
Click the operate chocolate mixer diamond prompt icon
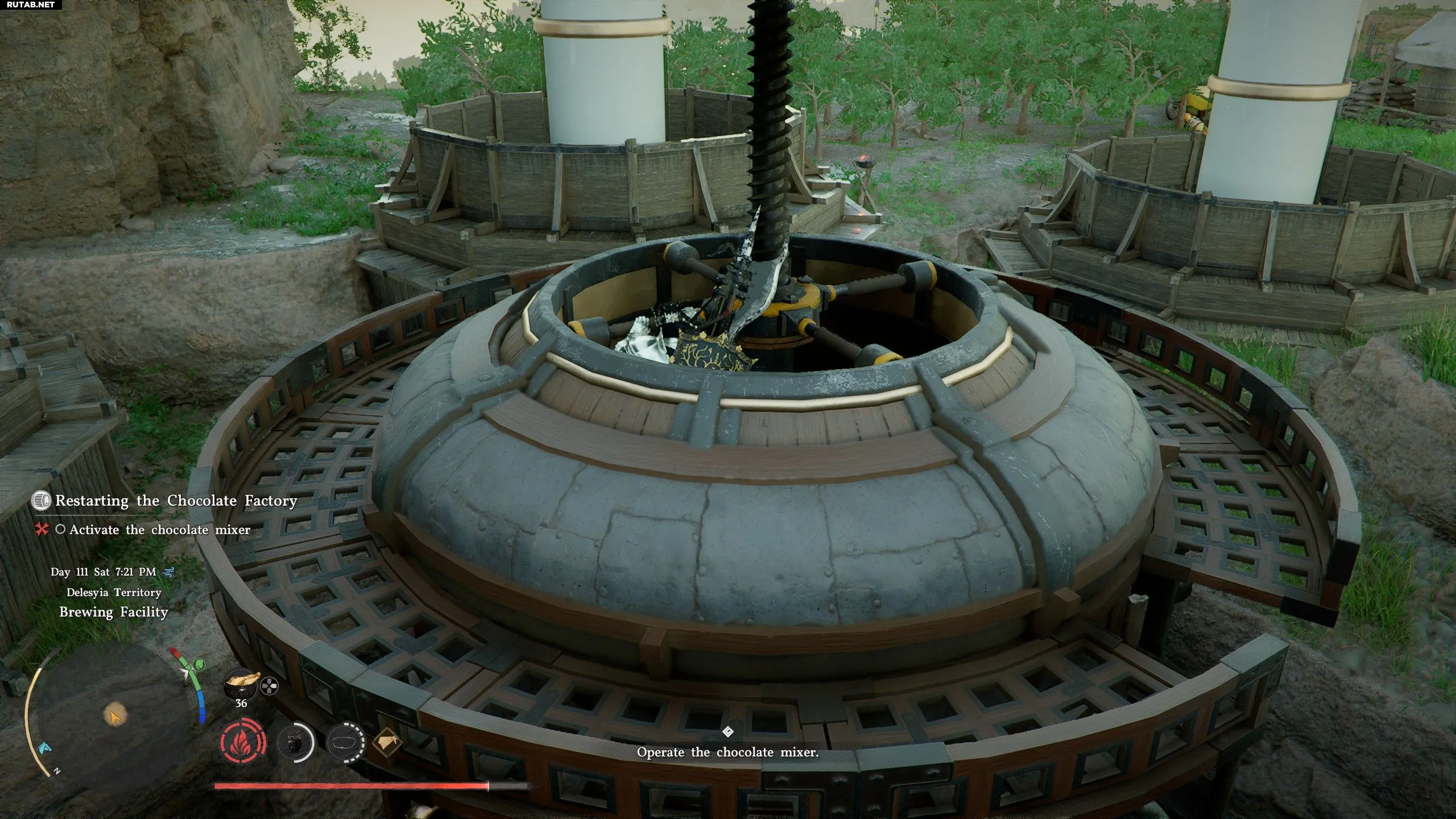[727, 731]
